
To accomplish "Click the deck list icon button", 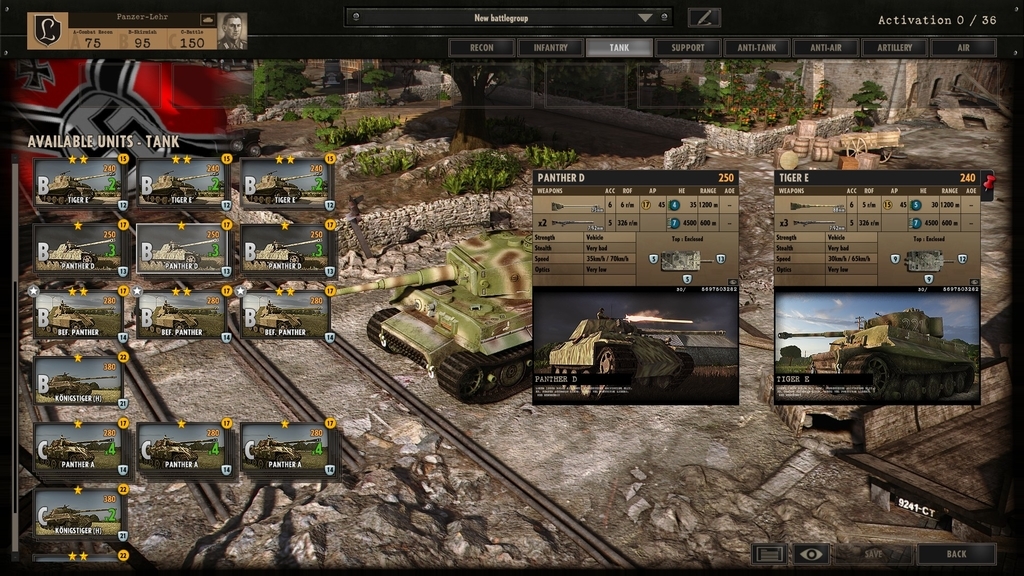I will 769,554.
